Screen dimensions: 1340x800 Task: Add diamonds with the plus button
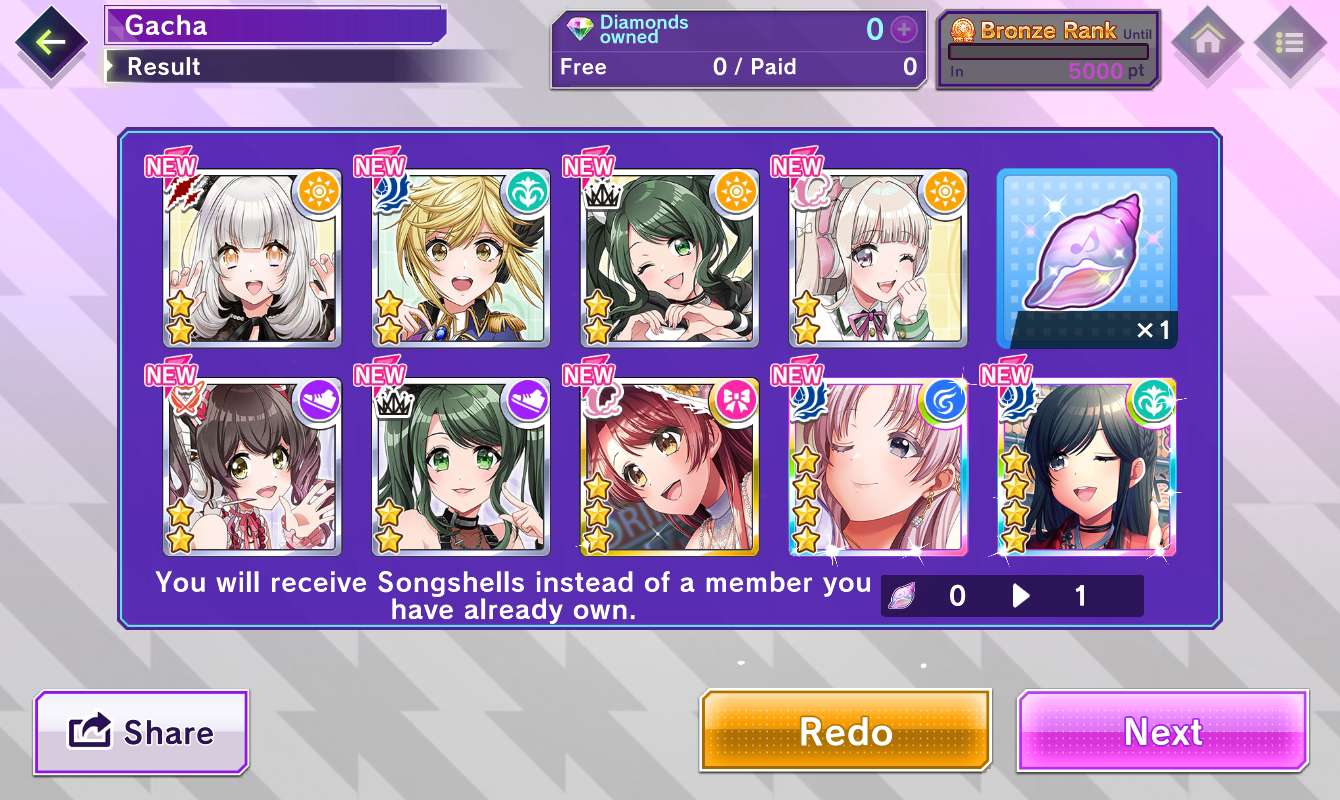(x=904, y=30)
